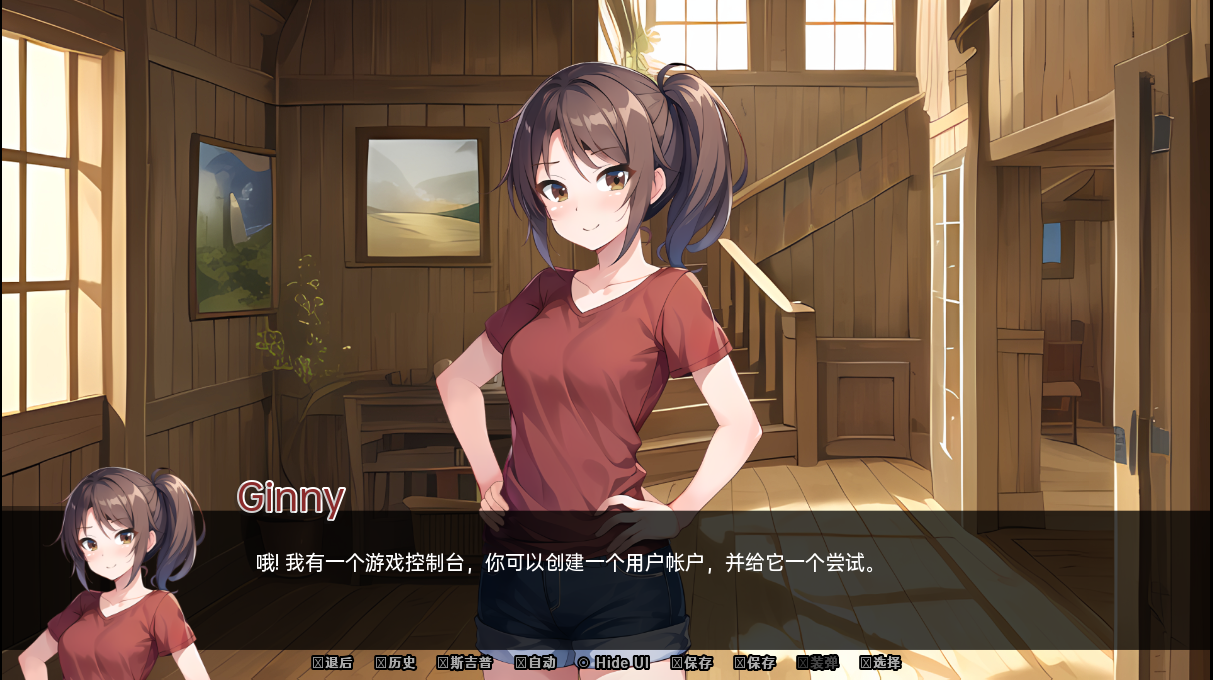1213x680 pixels.
Task: Advance the dialogue by clicking Ginny's text line
Action: 567,563
